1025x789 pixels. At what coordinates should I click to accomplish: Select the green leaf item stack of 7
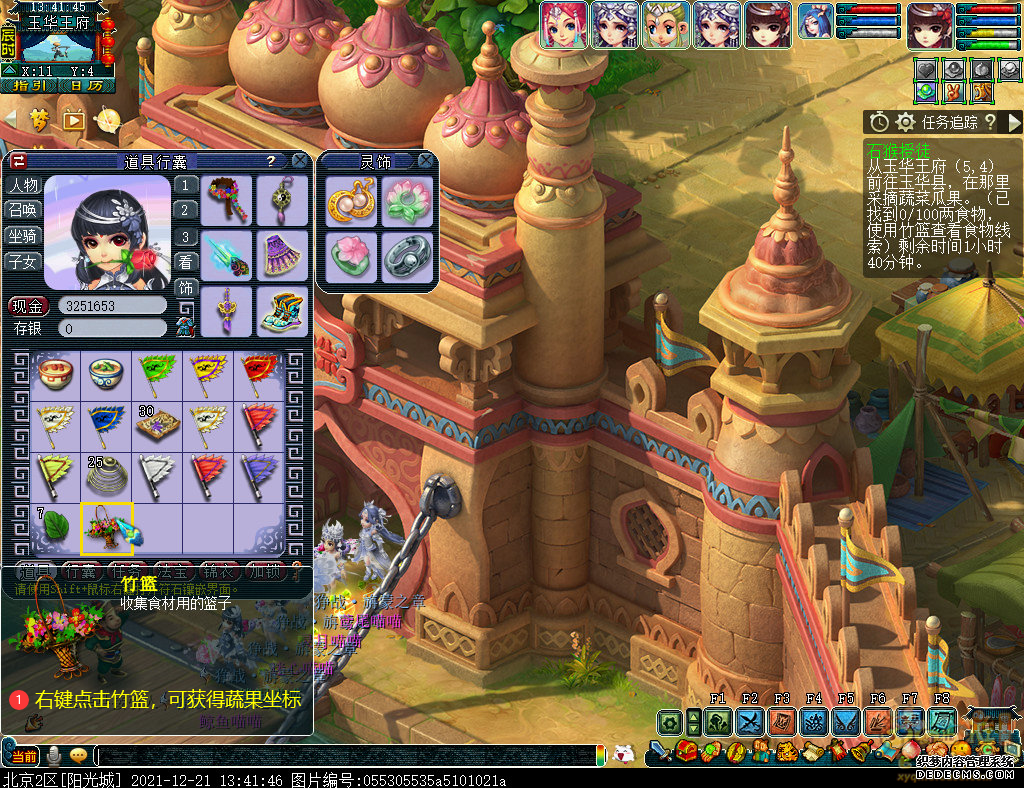[x=56, y=528]
